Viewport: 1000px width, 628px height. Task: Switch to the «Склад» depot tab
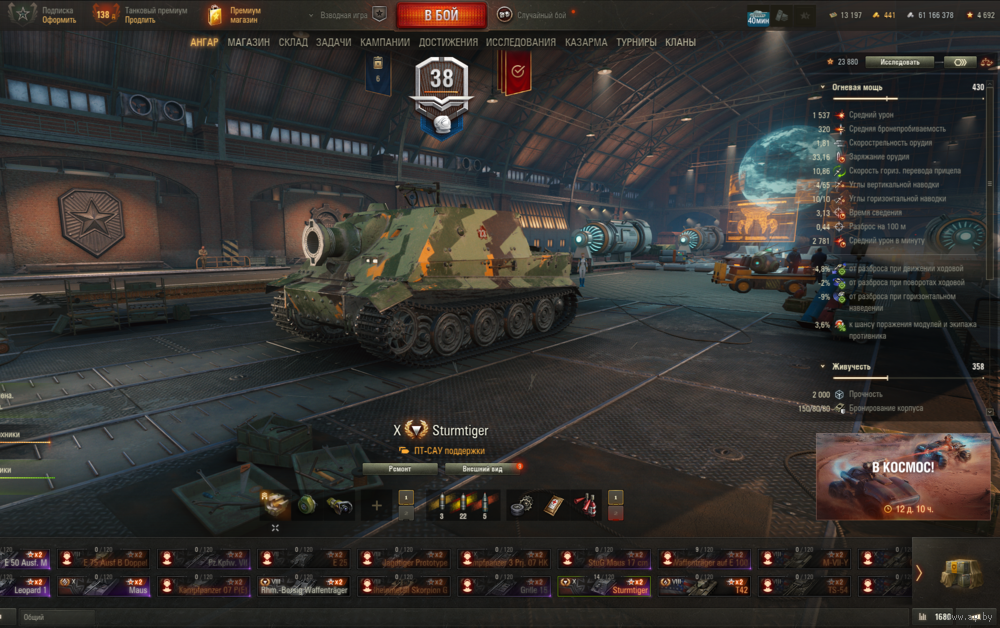tap(293, 43)
